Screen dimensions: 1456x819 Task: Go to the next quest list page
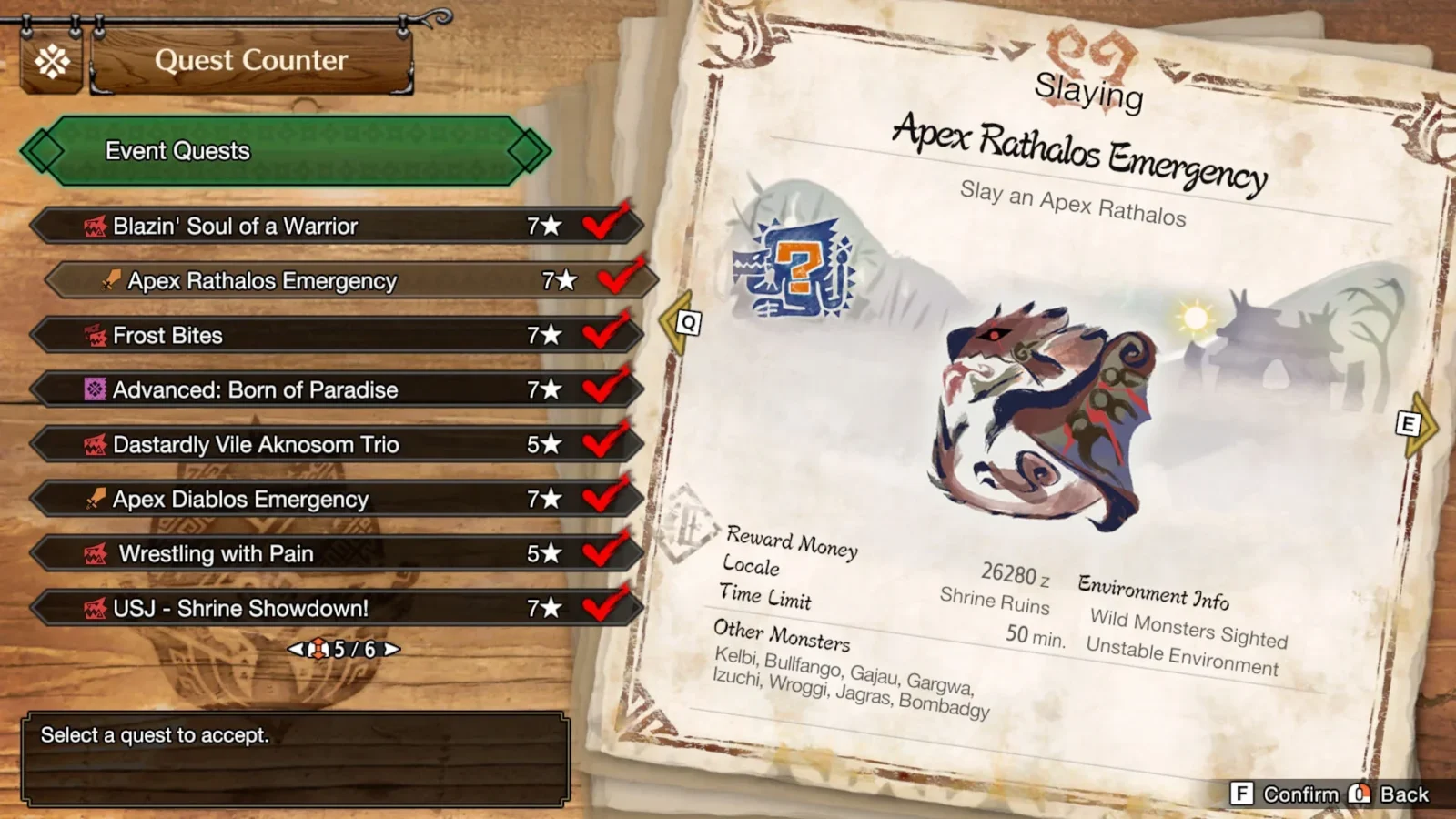pyautogui.click(x=391, y=649)
